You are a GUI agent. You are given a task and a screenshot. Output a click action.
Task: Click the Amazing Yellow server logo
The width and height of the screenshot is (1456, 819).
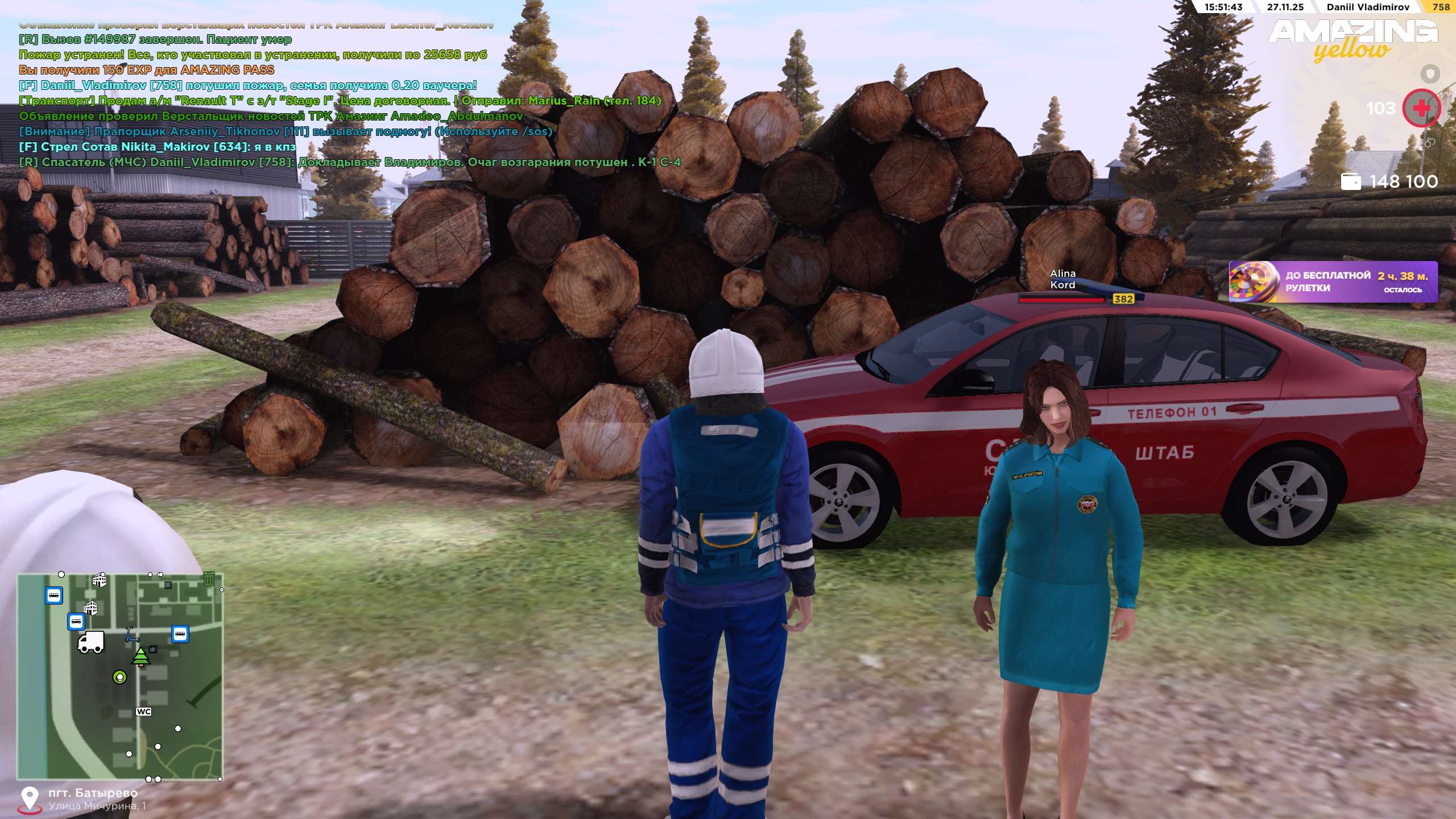[x=1354, y=40]
